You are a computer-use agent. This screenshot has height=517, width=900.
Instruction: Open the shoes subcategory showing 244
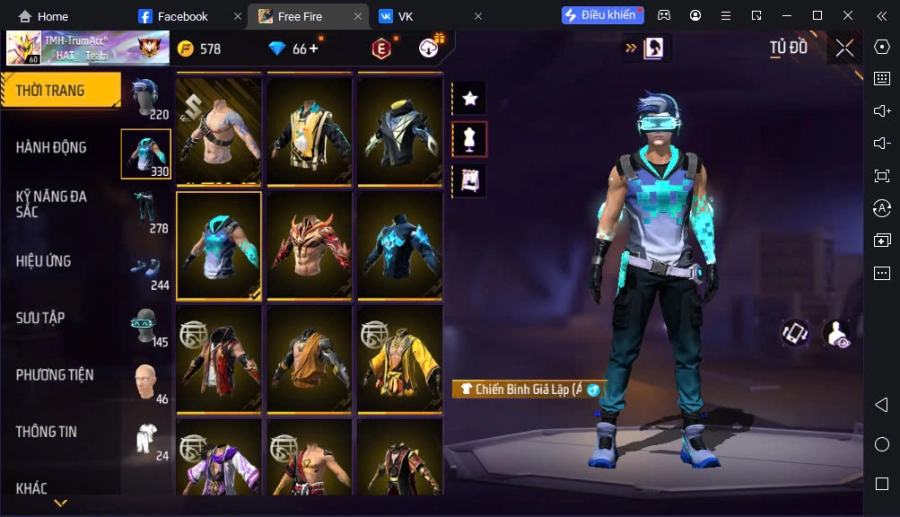pos(146,269)
